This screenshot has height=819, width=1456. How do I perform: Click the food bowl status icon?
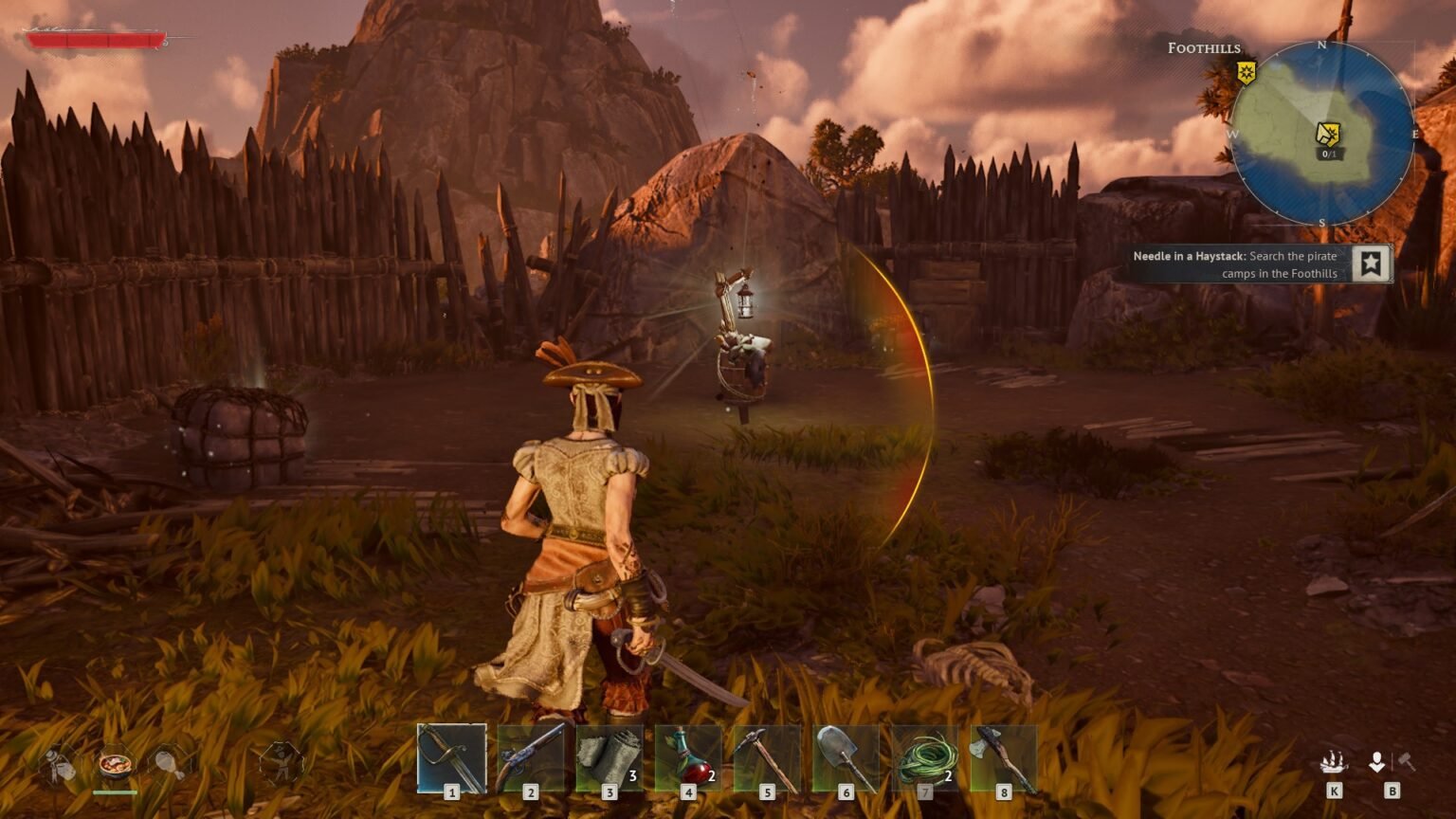point(116,766)
